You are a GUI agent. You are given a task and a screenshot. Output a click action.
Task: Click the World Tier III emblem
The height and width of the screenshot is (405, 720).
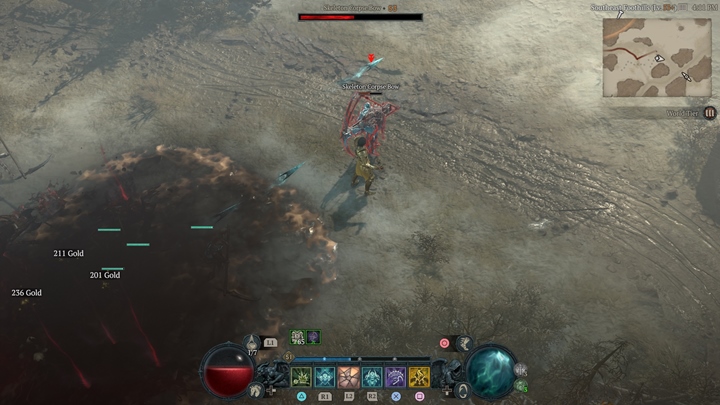pos(710,113)
